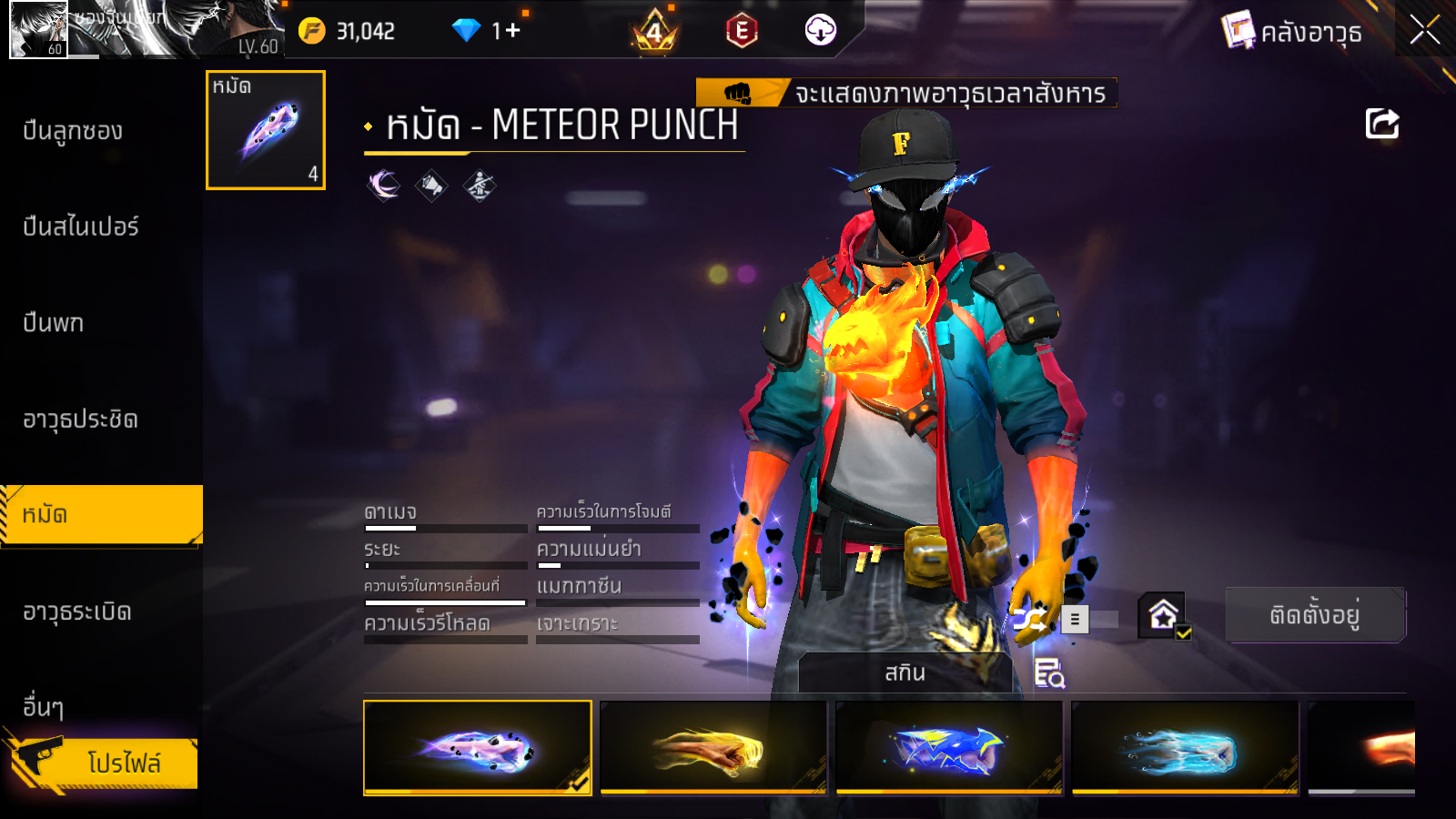Close the weapon vault screen
Screen dimensions: 1456x819
click(x=1424, y=30)
